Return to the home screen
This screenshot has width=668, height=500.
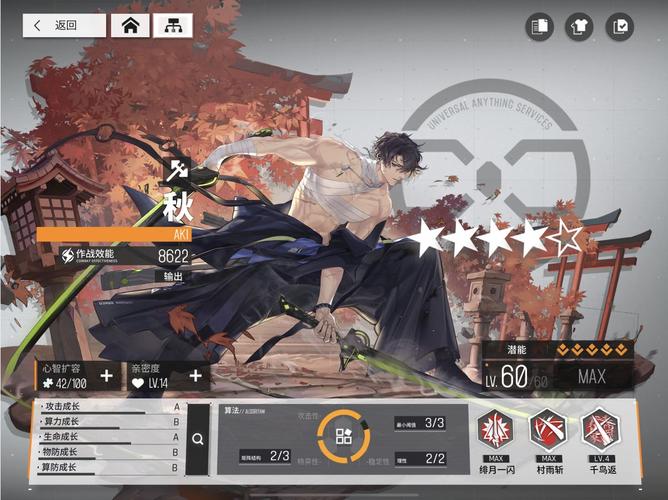(130, 26)
